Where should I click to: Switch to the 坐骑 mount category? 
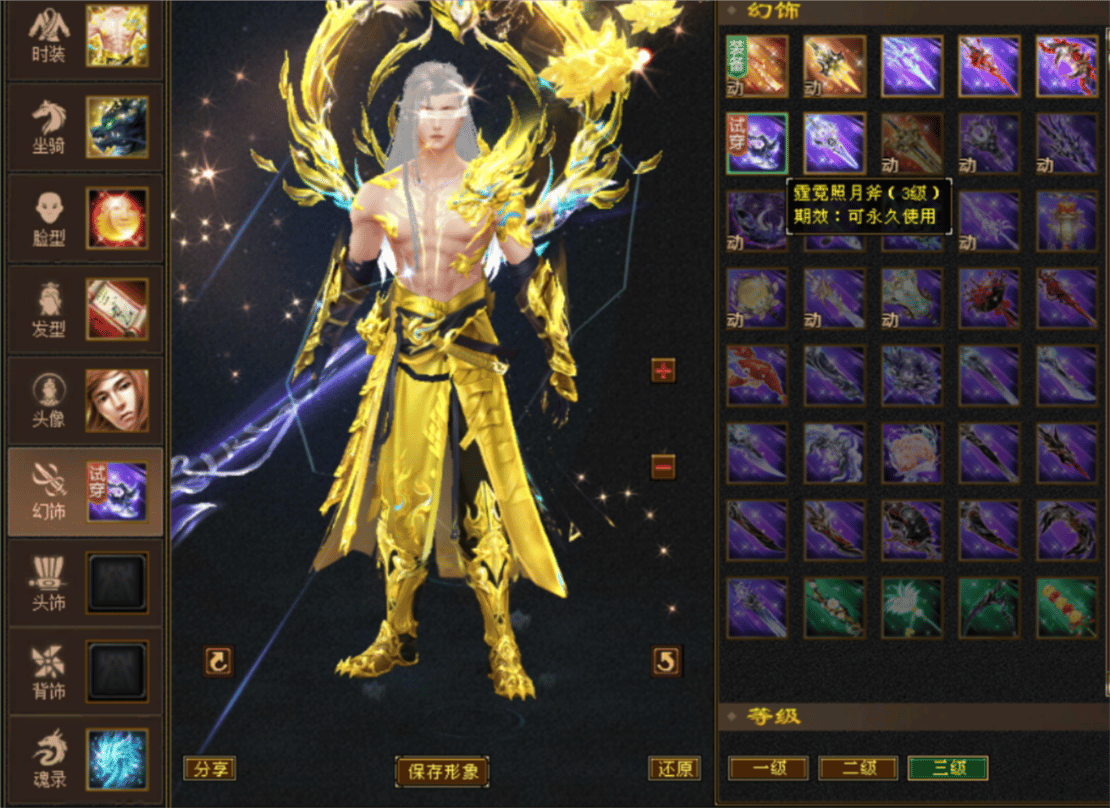point(84,127)
